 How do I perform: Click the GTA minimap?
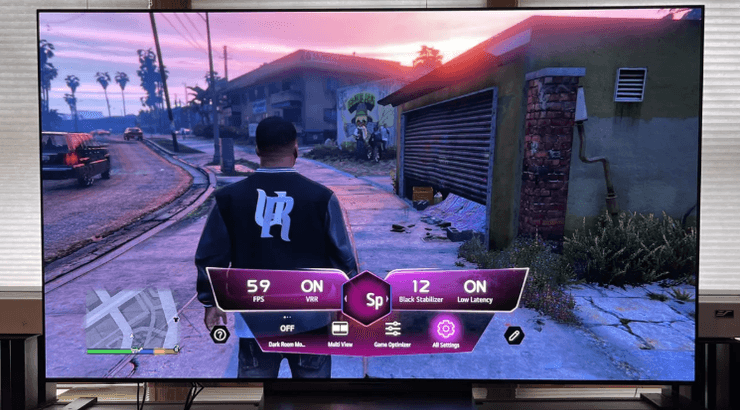(132, 318)
